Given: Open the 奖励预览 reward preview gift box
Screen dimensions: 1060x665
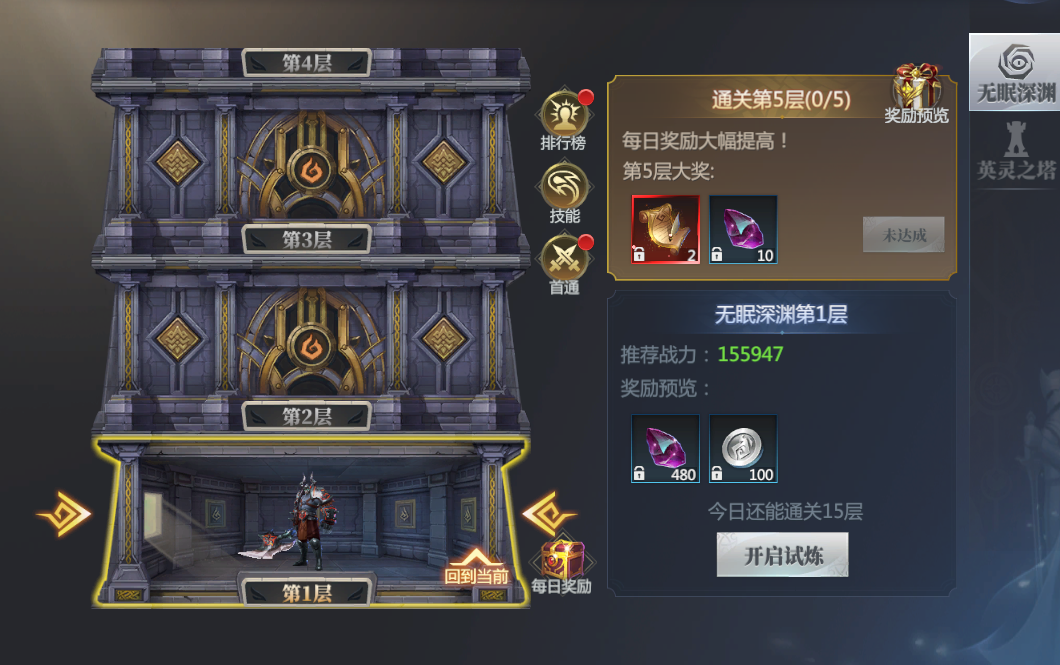Looking at the screenshot, I should coord(916,91).
